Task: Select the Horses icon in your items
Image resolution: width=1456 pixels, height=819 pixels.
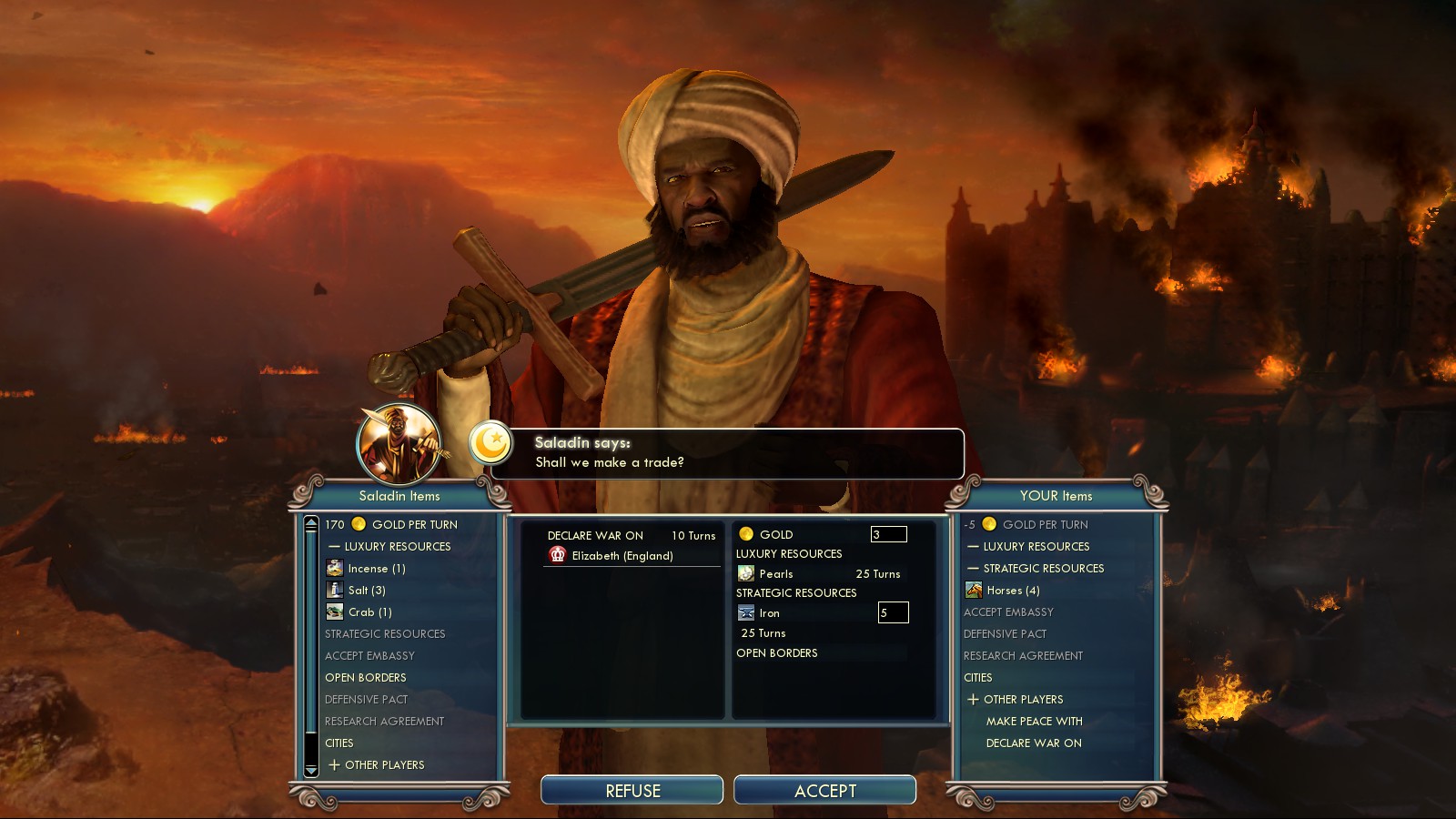Action: 973,590
